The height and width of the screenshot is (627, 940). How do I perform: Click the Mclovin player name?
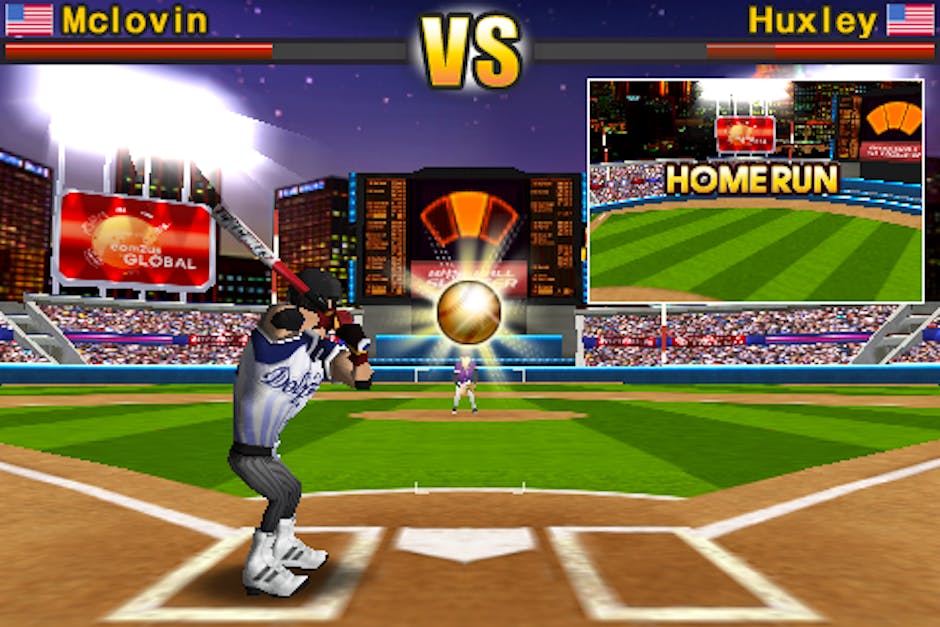click(135, 20)
